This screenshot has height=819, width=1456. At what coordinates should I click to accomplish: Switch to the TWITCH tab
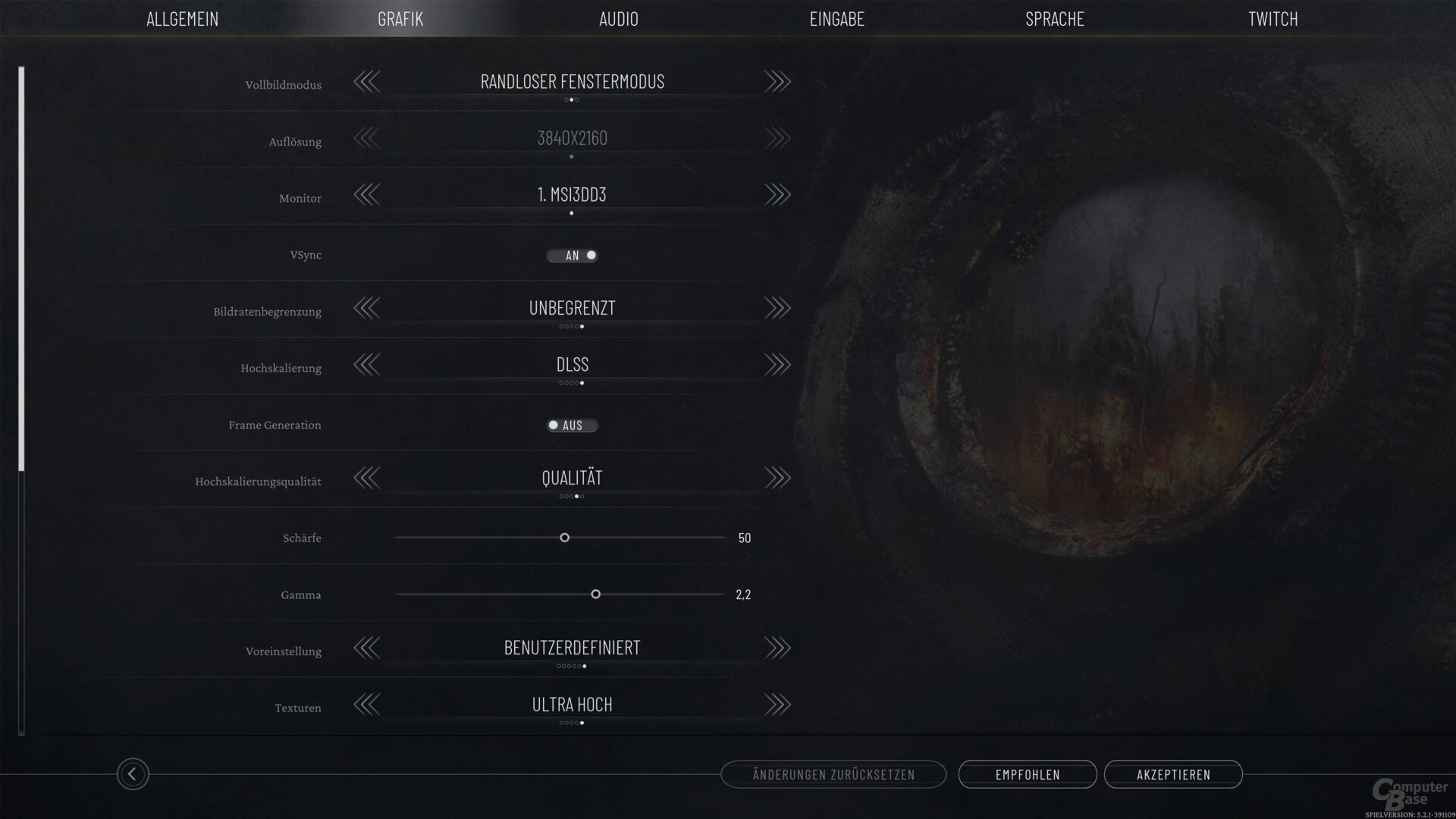click(x=1271, y=19)
